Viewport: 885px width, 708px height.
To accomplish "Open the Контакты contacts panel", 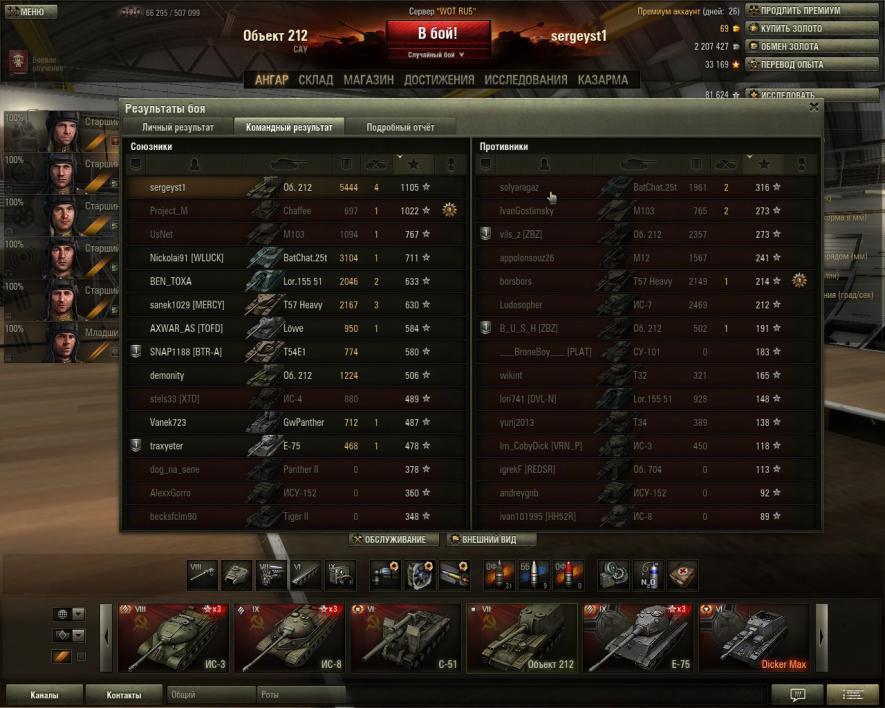I will 124,694.
